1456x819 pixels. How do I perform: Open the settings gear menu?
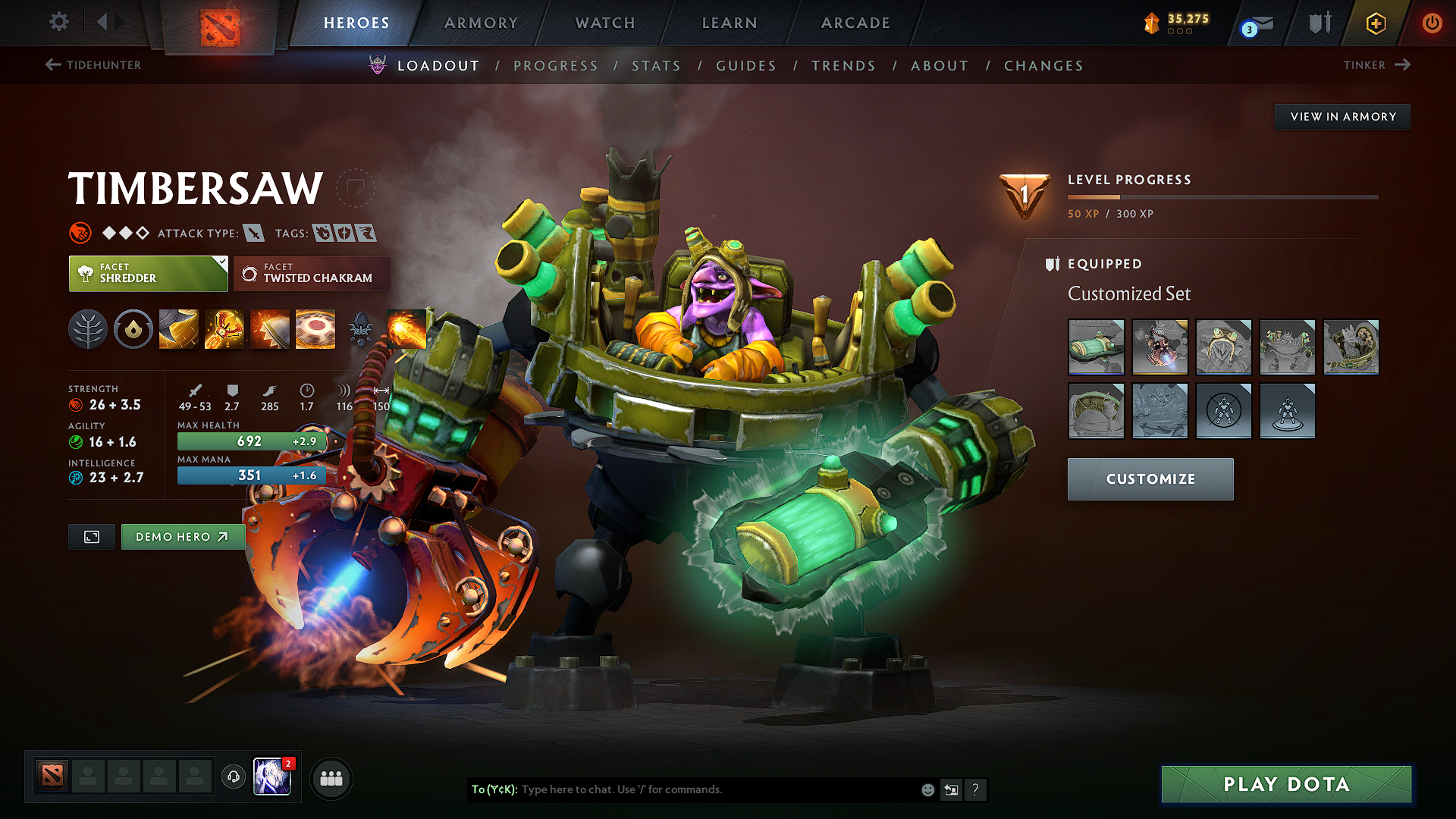click(59, 22)
